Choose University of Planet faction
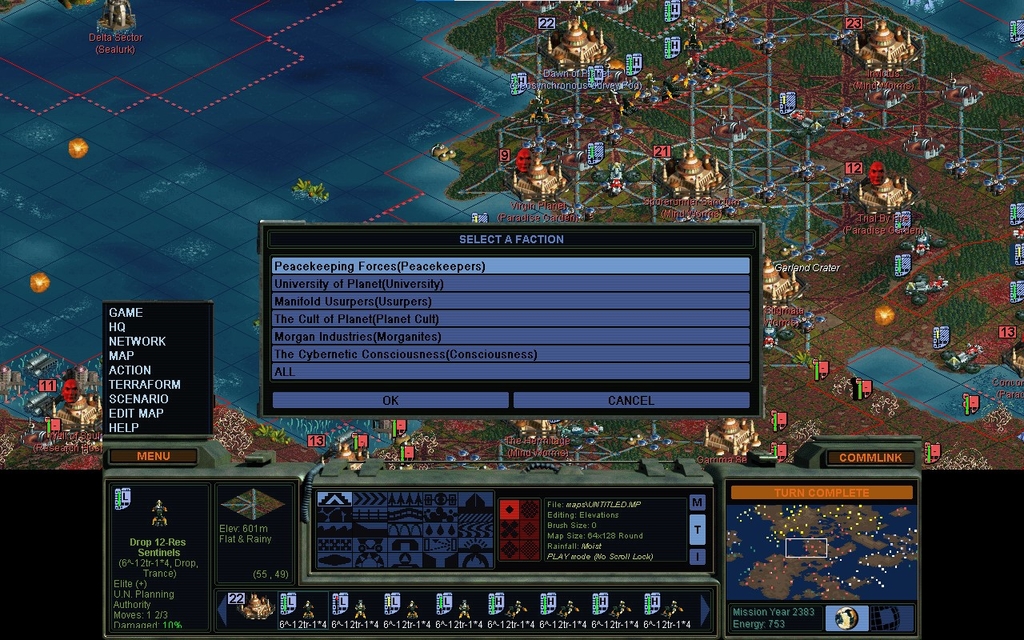 coord(510,284)
